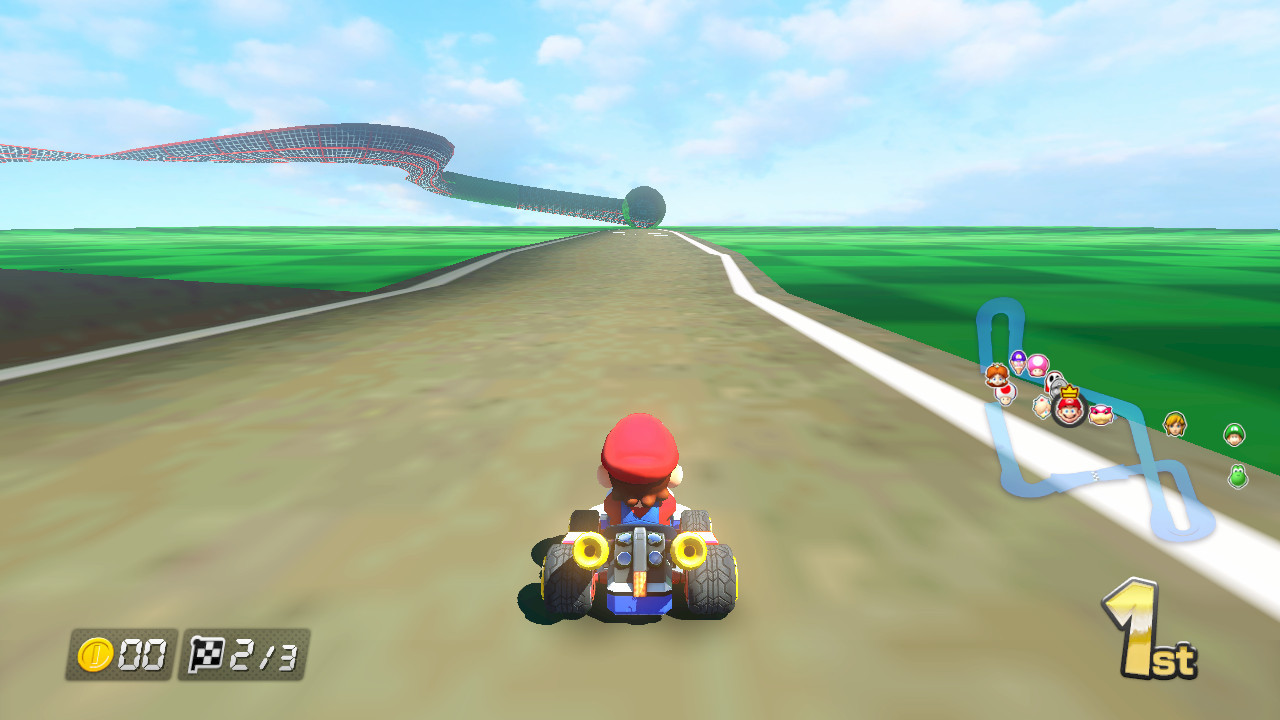Click Luigi's head icon on the minimap
The height and width of the screenshot is (720, 1280).
1234,432
